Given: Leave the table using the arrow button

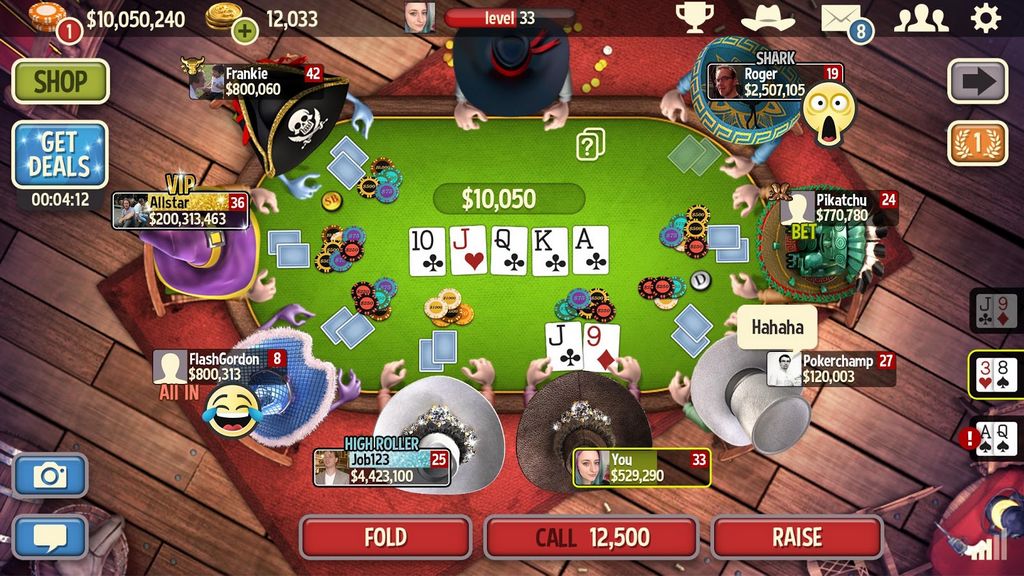Looking at the screenshot, I should click(977, 81).
